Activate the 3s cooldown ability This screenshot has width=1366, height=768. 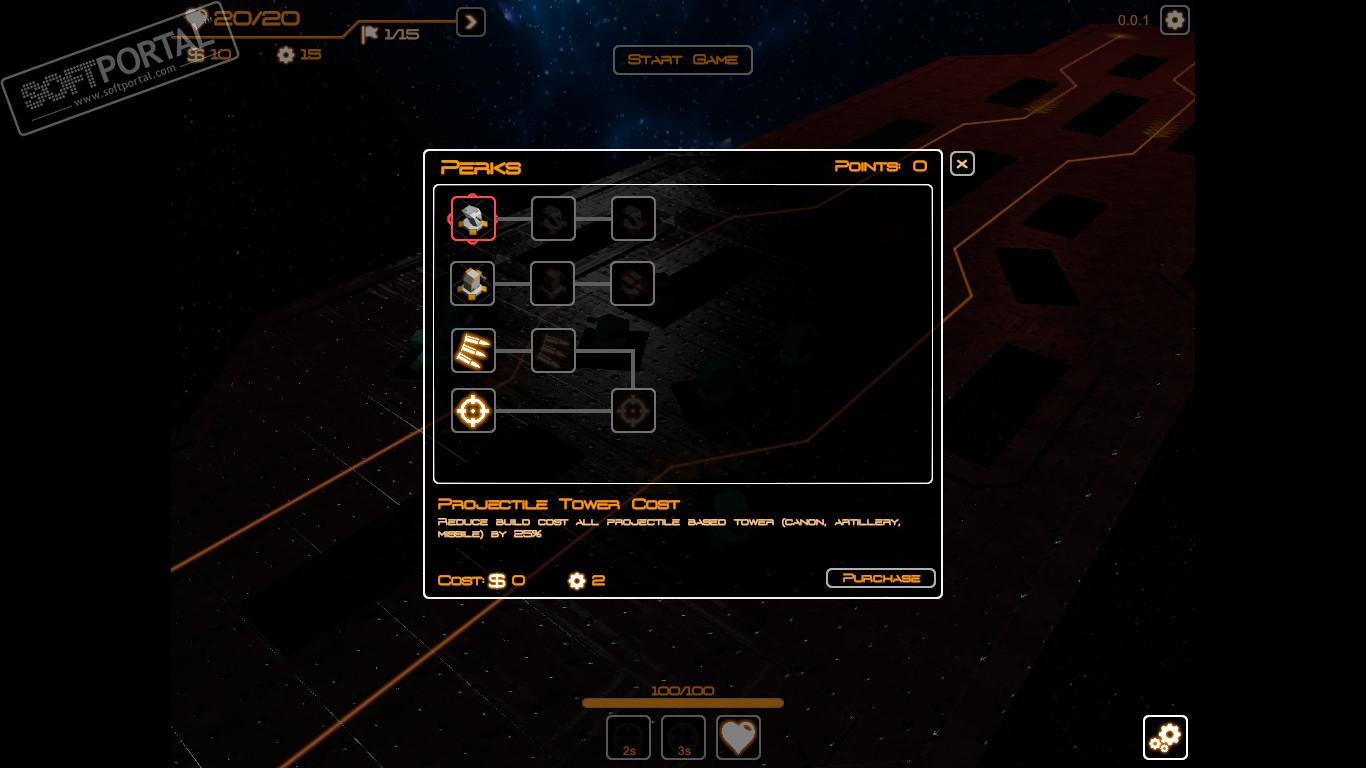(683, 738)
